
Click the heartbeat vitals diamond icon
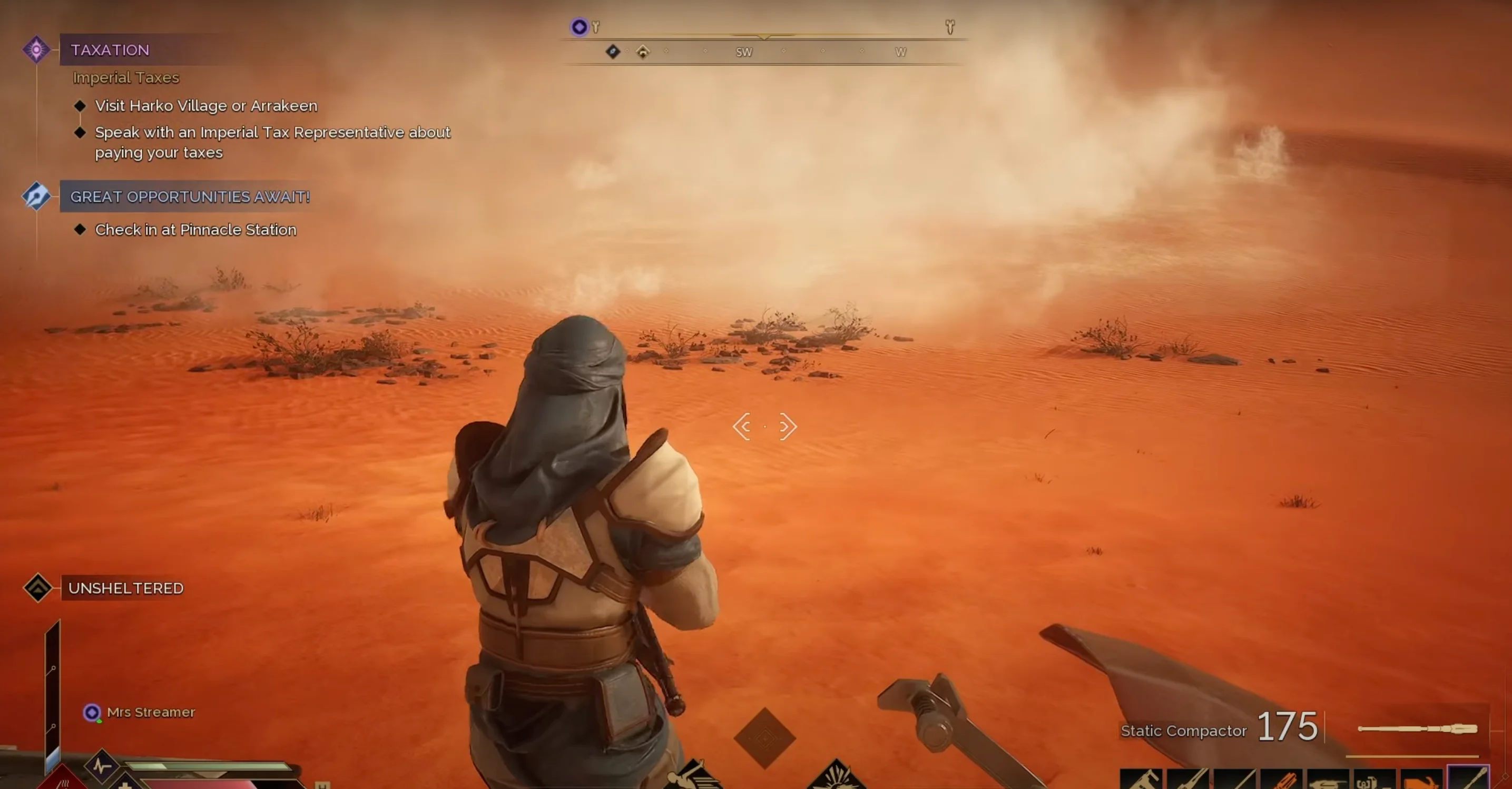[x=102, y=765]
